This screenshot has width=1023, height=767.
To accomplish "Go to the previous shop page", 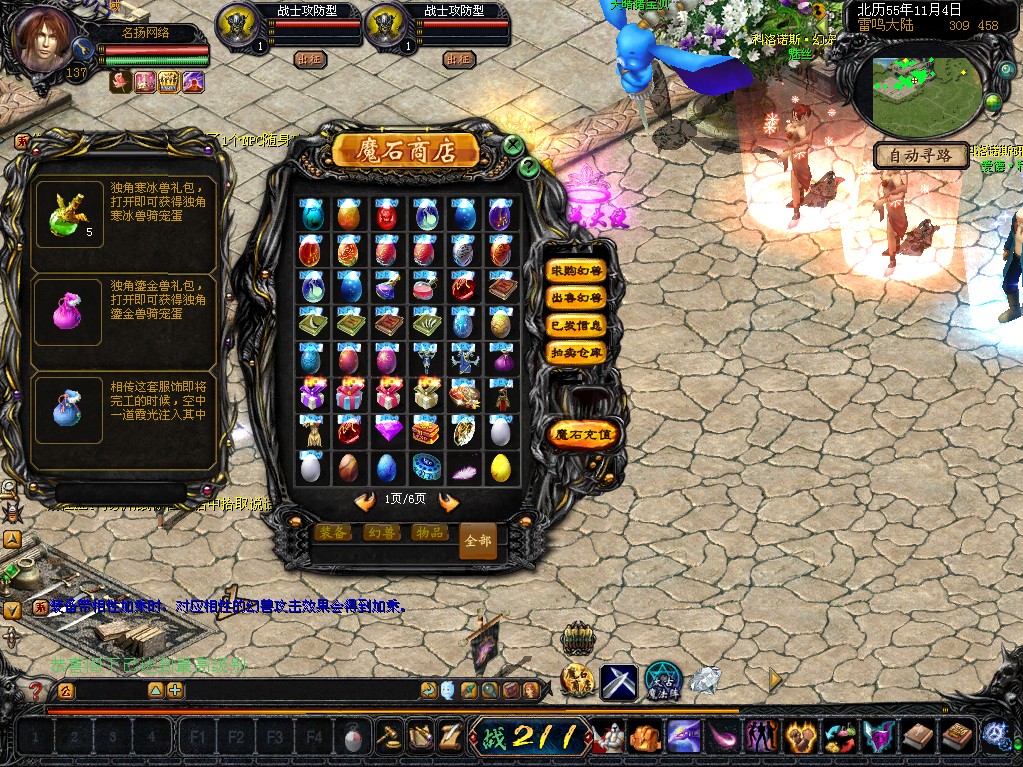I will (x=365, y=502).
